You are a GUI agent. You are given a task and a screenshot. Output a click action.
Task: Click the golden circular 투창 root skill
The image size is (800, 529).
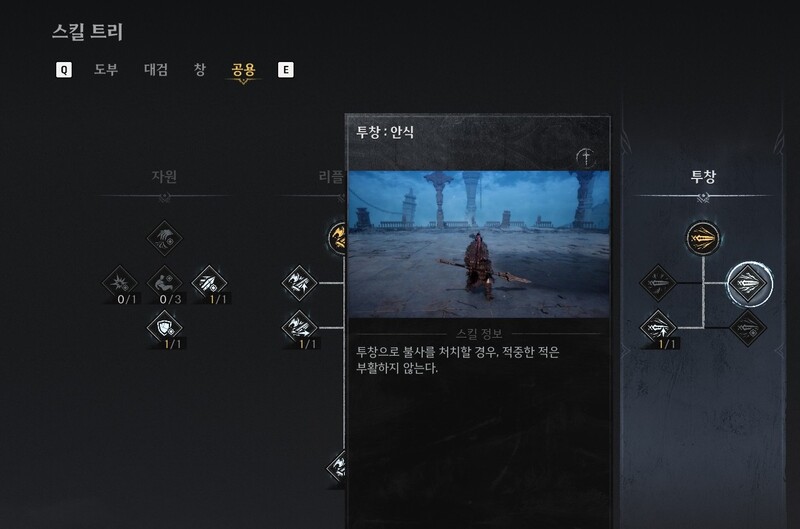pos(702,238)
